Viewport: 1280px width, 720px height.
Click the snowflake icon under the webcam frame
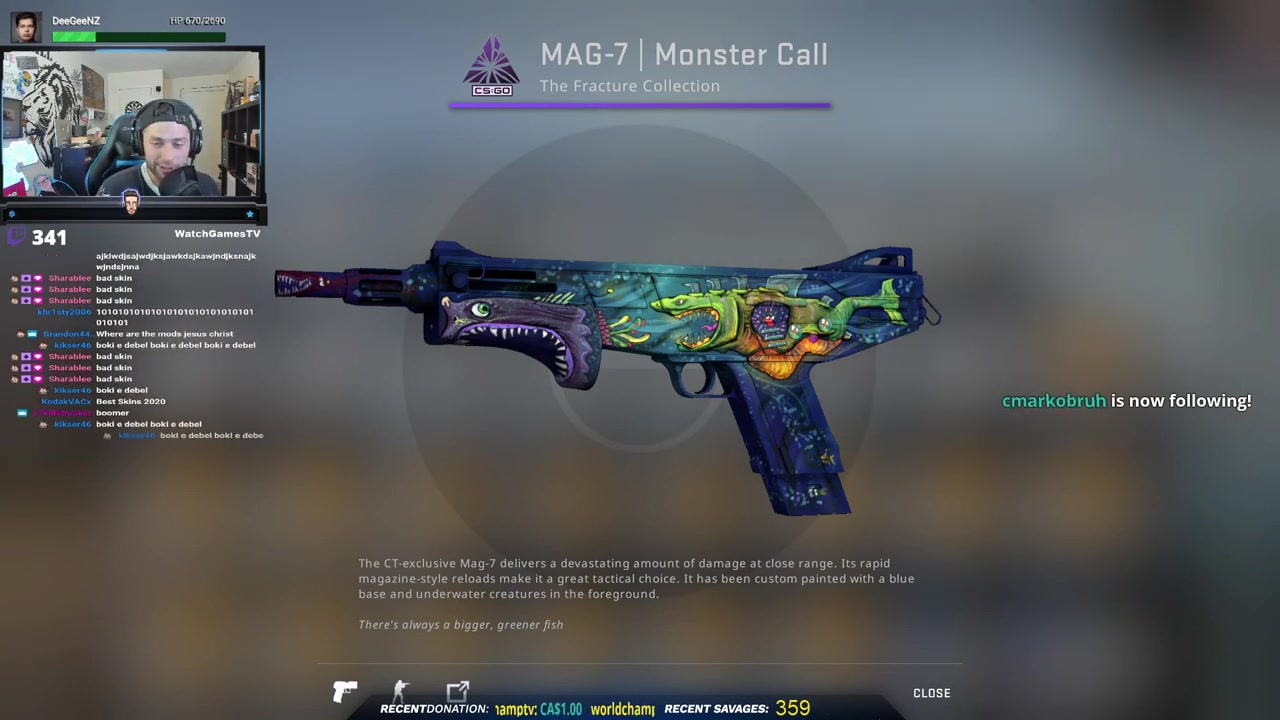(x=12, y=213)
